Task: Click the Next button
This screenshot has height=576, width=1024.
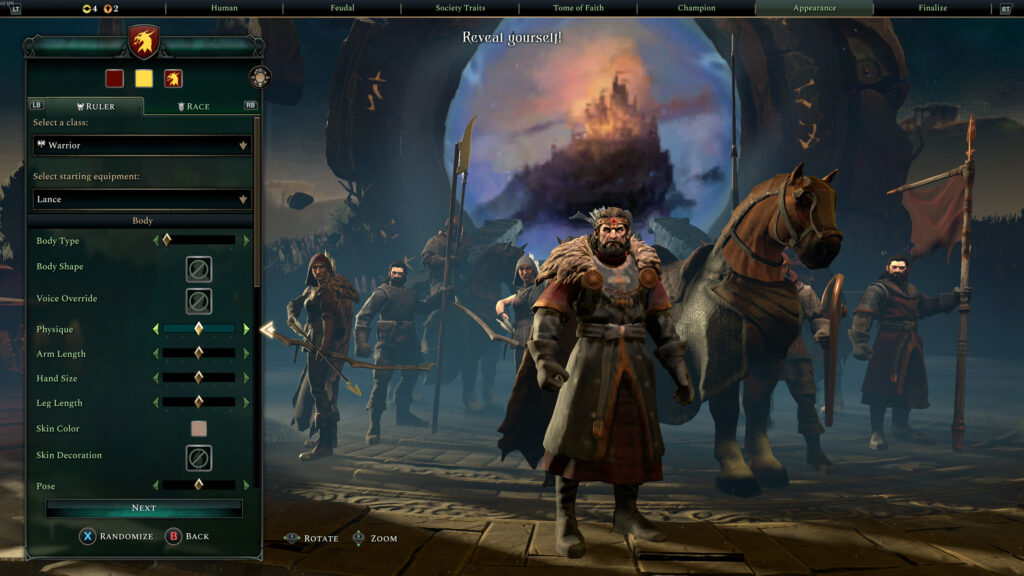Action: tap(144, 508)
